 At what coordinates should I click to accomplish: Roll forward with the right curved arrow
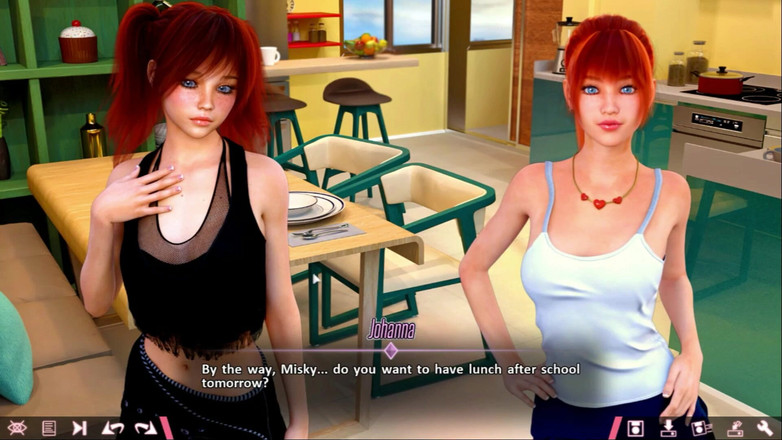click(145, 428)
